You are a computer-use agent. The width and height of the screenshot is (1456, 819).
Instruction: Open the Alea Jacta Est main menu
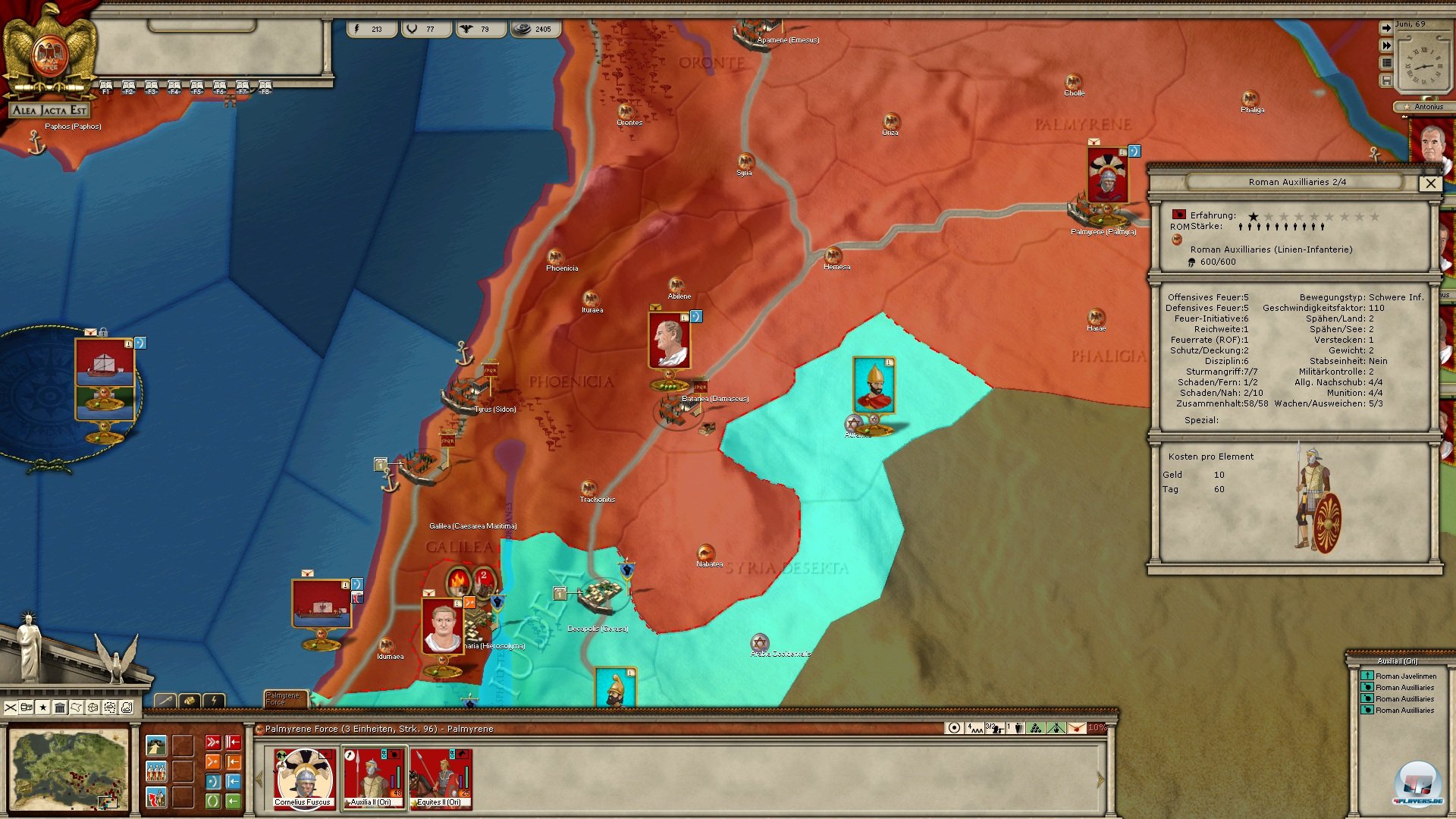point(49,110)
